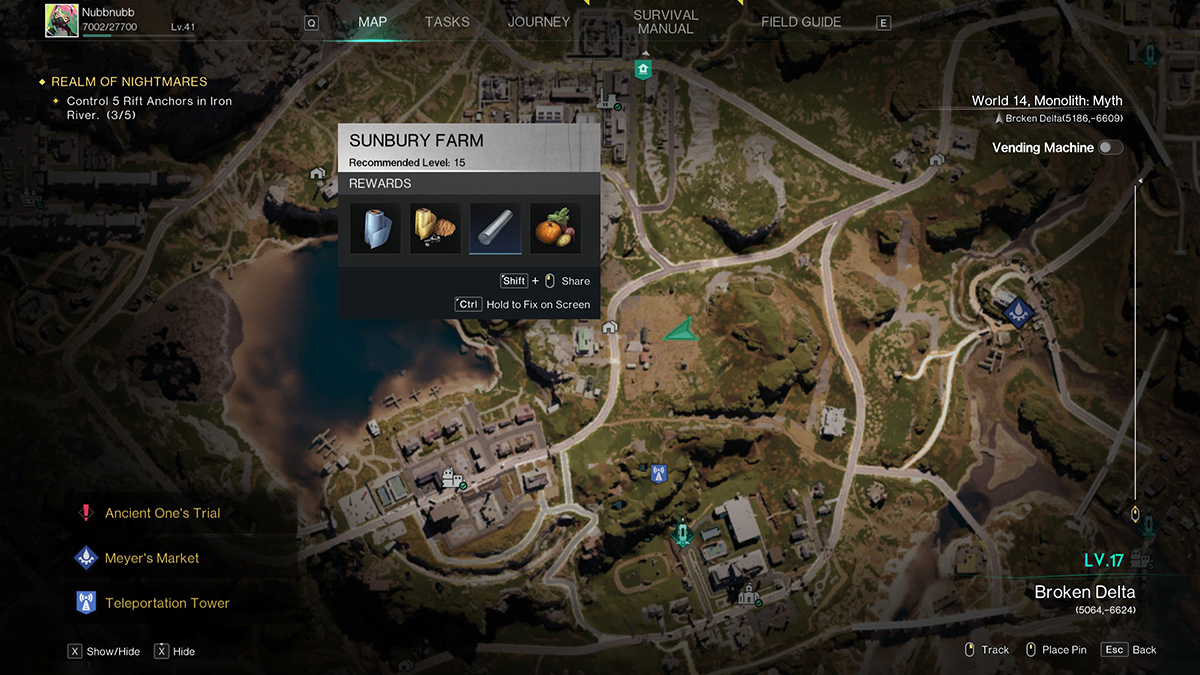The height and width of the screenshot is (675, 1200).
Task: Select the grain and bread reward icon
Action: pyautogui.click(x=435, y=229)
